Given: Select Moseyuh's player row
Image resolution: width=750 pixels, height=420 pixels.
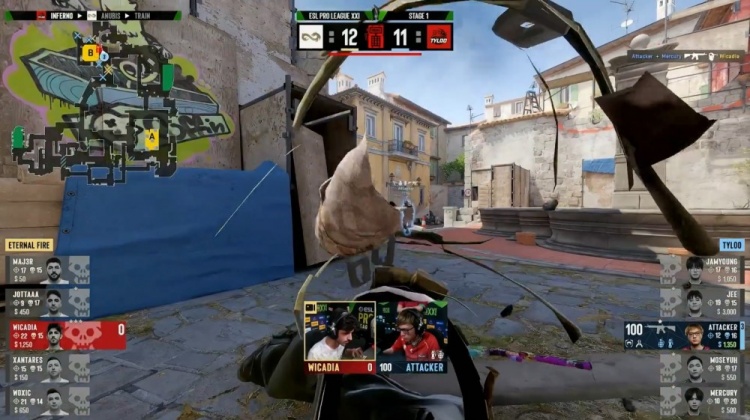Looking at the screenshot, I should pos(702,368).
